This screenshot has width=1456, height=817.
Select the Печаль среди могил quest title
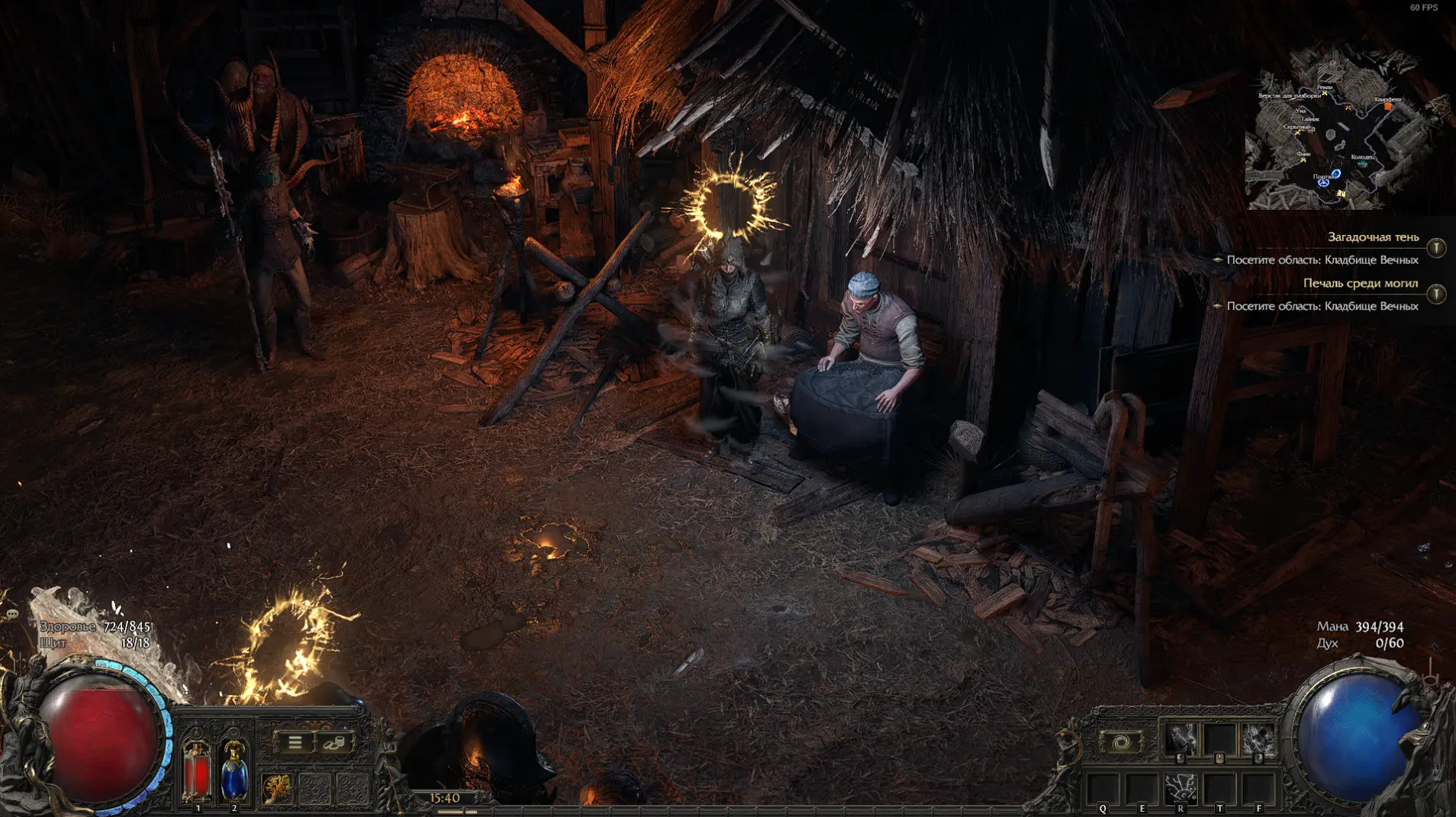click(1360, 283)
